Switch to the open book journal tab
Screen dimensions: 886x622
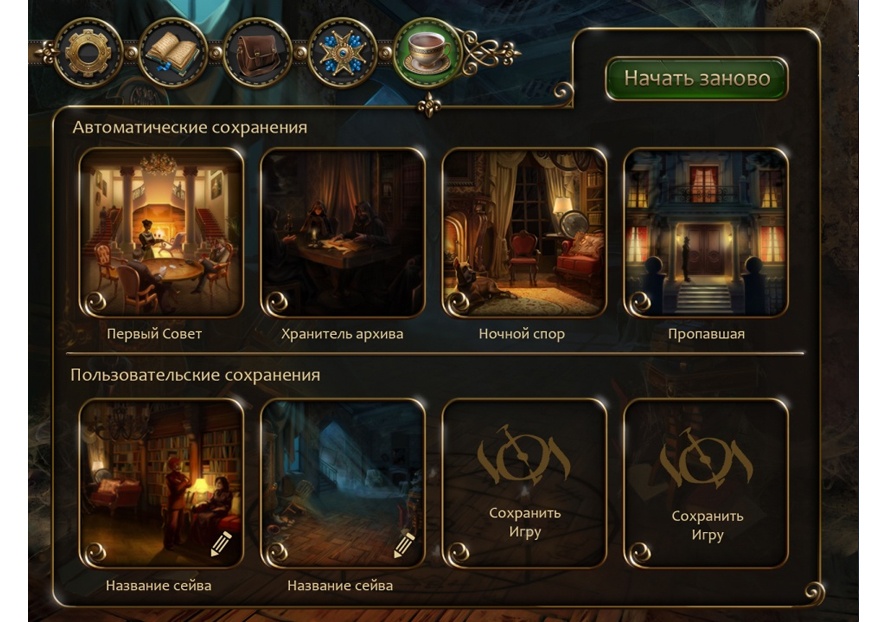(x=173, y=52)
